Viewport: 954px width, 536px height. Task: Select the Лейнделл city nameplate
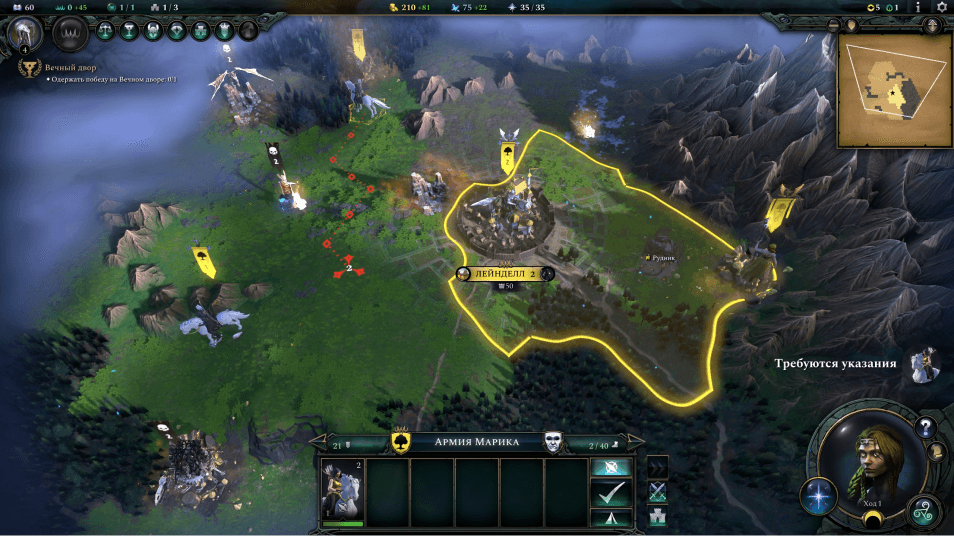504,273
